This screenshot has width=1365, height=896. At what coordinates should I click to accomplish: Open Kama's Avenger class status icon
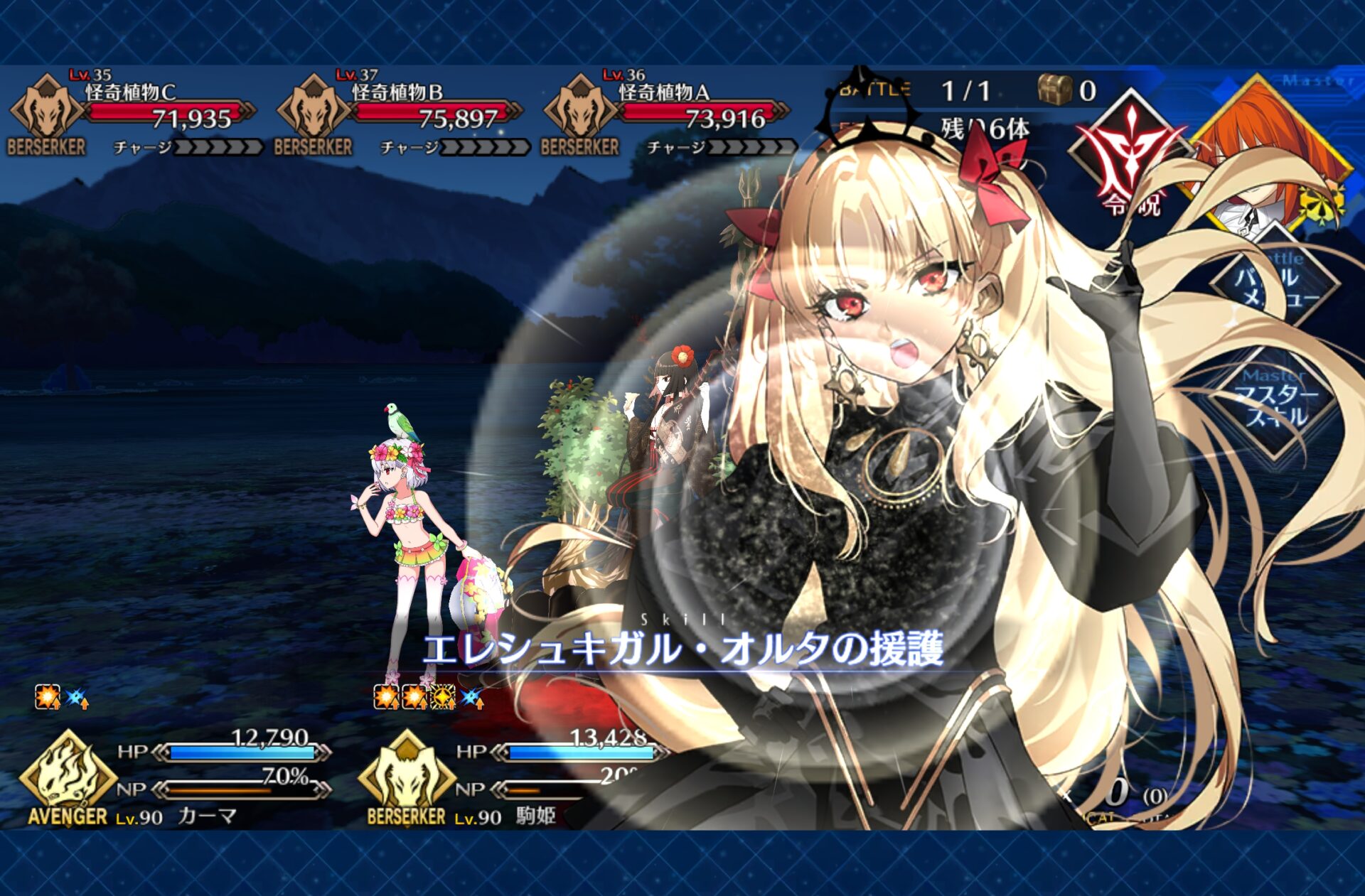[68, 778]
